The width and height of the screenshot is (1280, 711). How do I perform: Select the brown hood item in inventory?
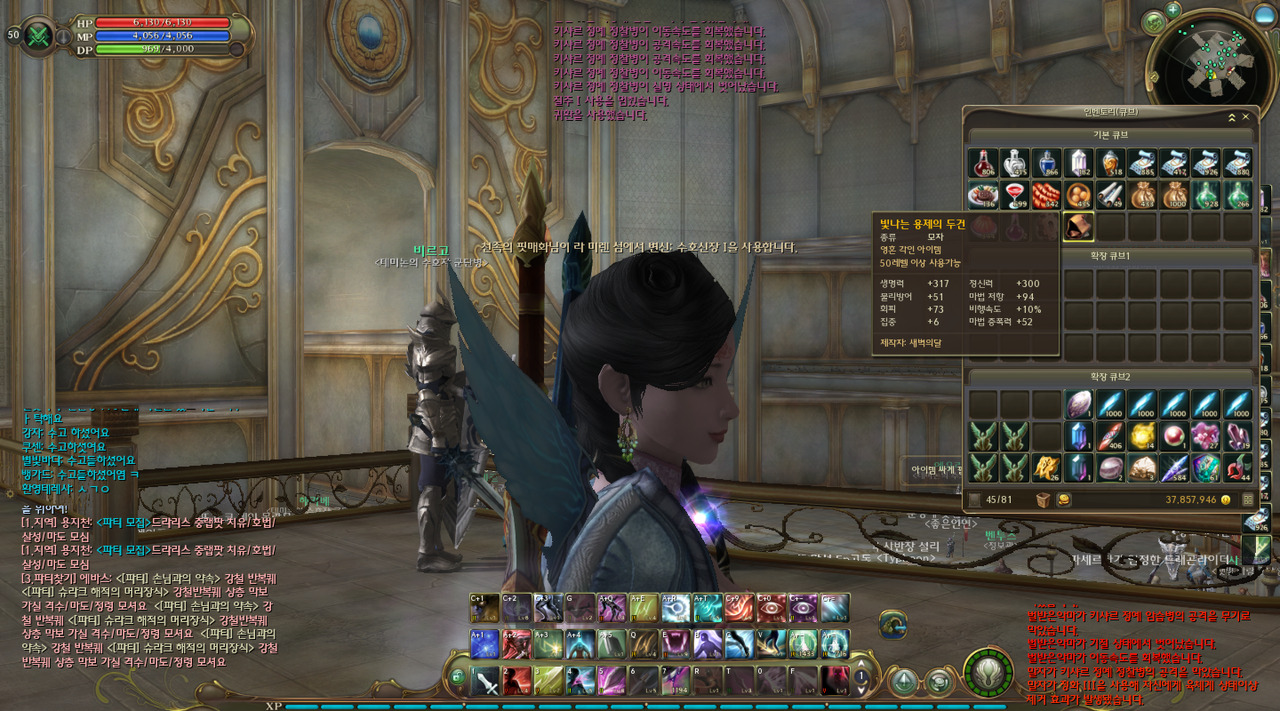pos(1078,227)
